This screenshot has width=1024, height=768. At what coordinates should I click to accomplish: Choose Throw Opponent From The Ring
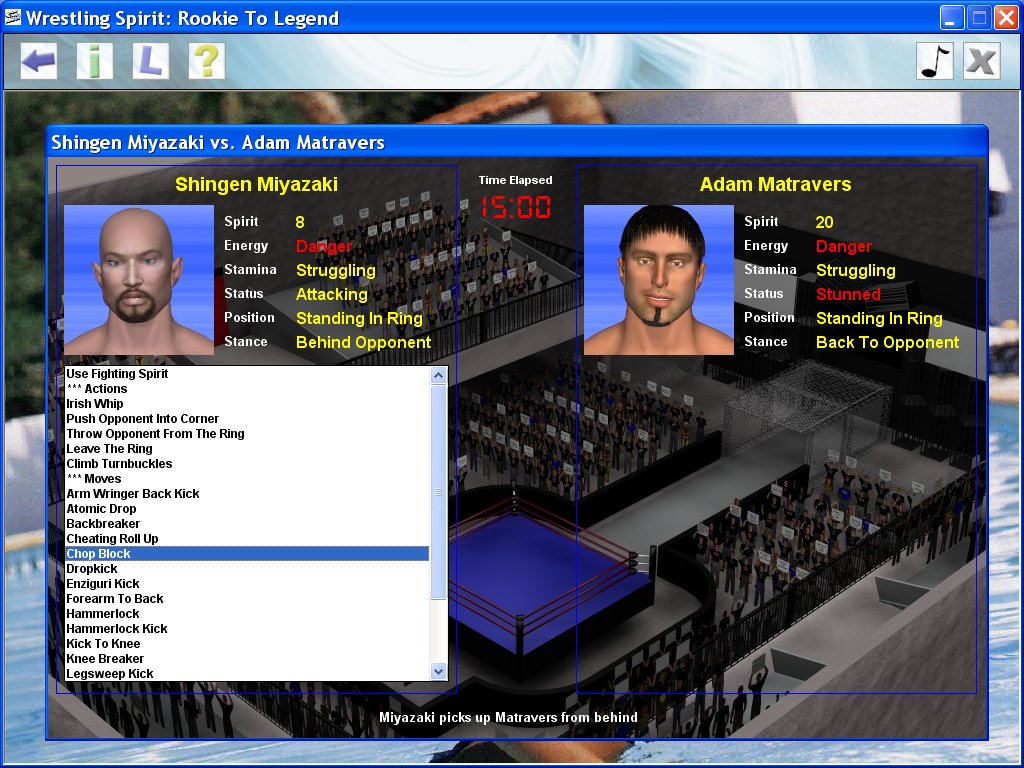[x=155, y=434]
